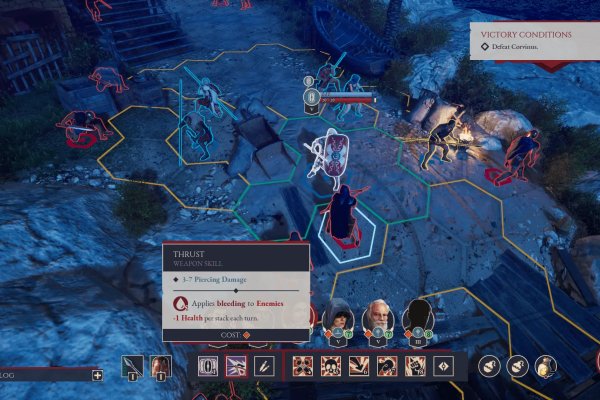Expand the combat log with plus button

[97, 375]
